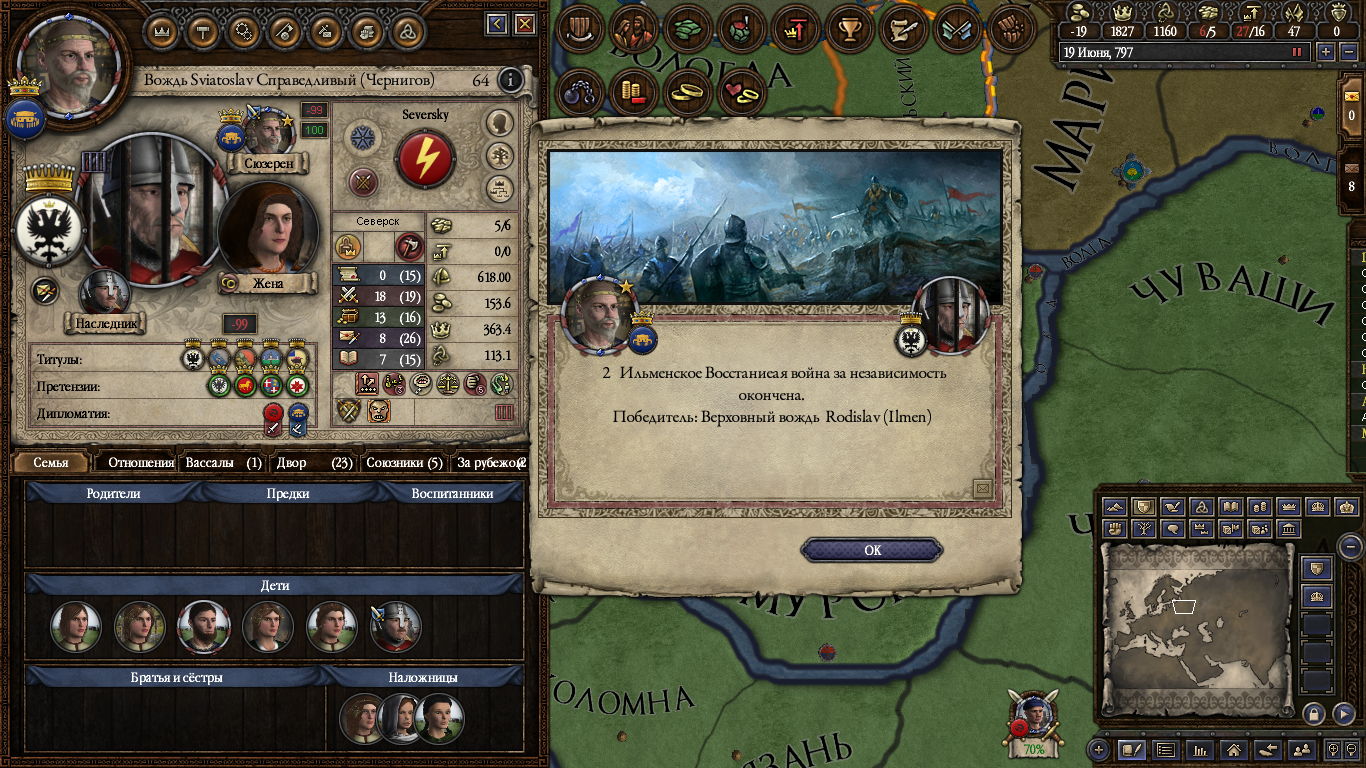
Task: Open the character info button
Action: pos(511,80)
